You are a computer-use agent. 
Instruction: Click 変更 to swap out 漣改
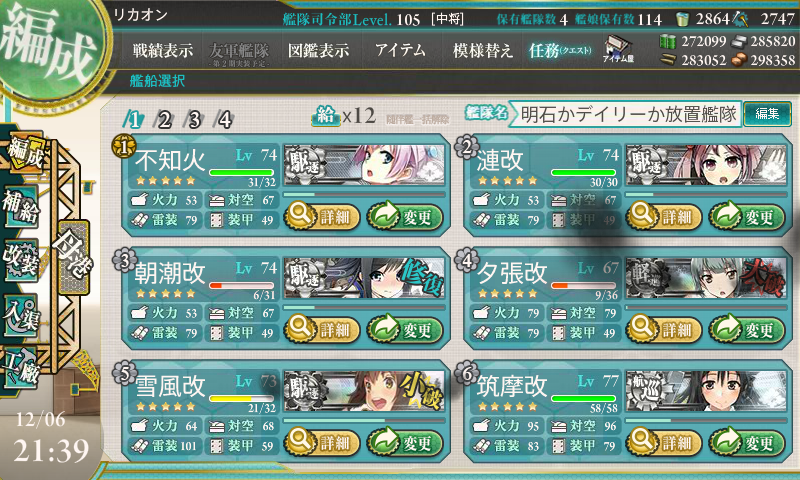tap(749, 215)
